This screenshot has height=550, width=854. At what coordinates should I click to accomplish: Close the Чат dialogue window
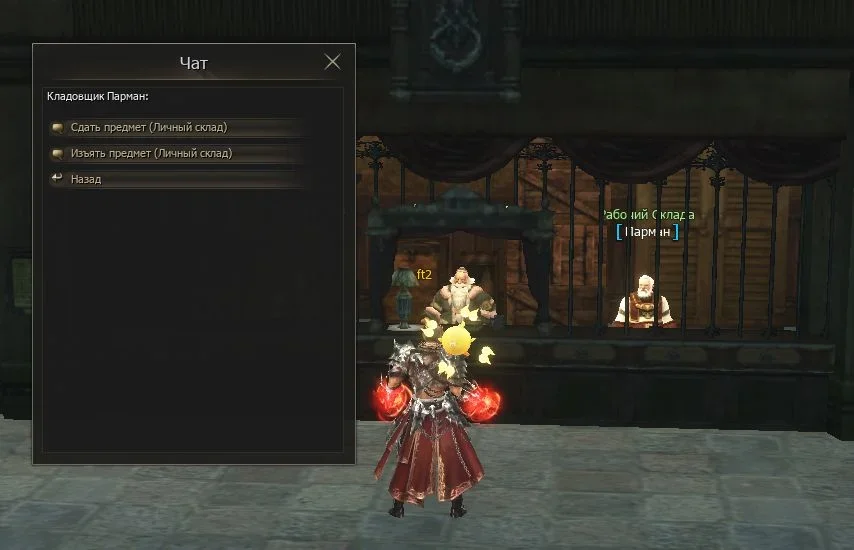[333, 62]
